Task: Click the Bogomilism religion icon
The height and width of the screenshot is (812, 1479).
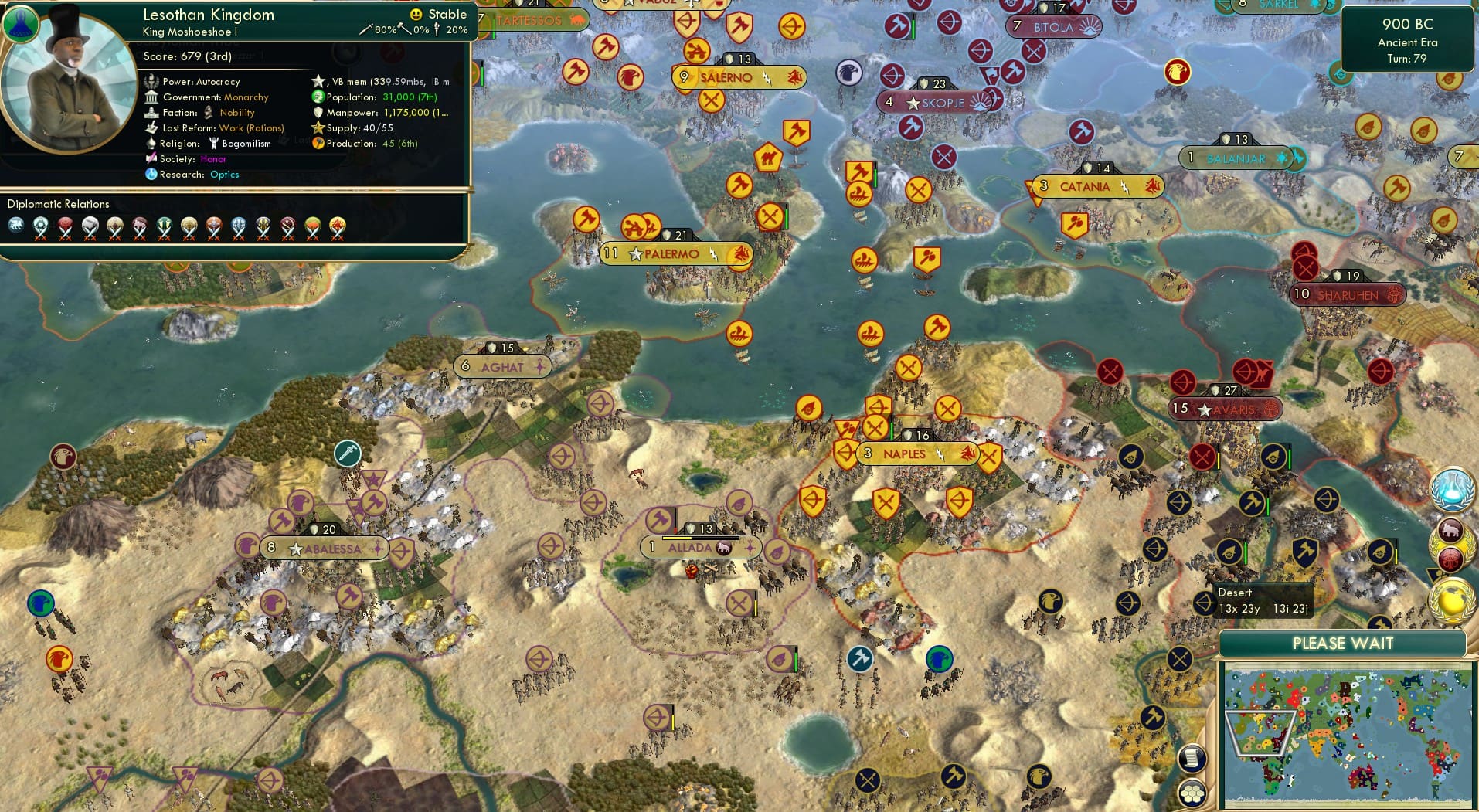Action: click(x=216, y=144)
